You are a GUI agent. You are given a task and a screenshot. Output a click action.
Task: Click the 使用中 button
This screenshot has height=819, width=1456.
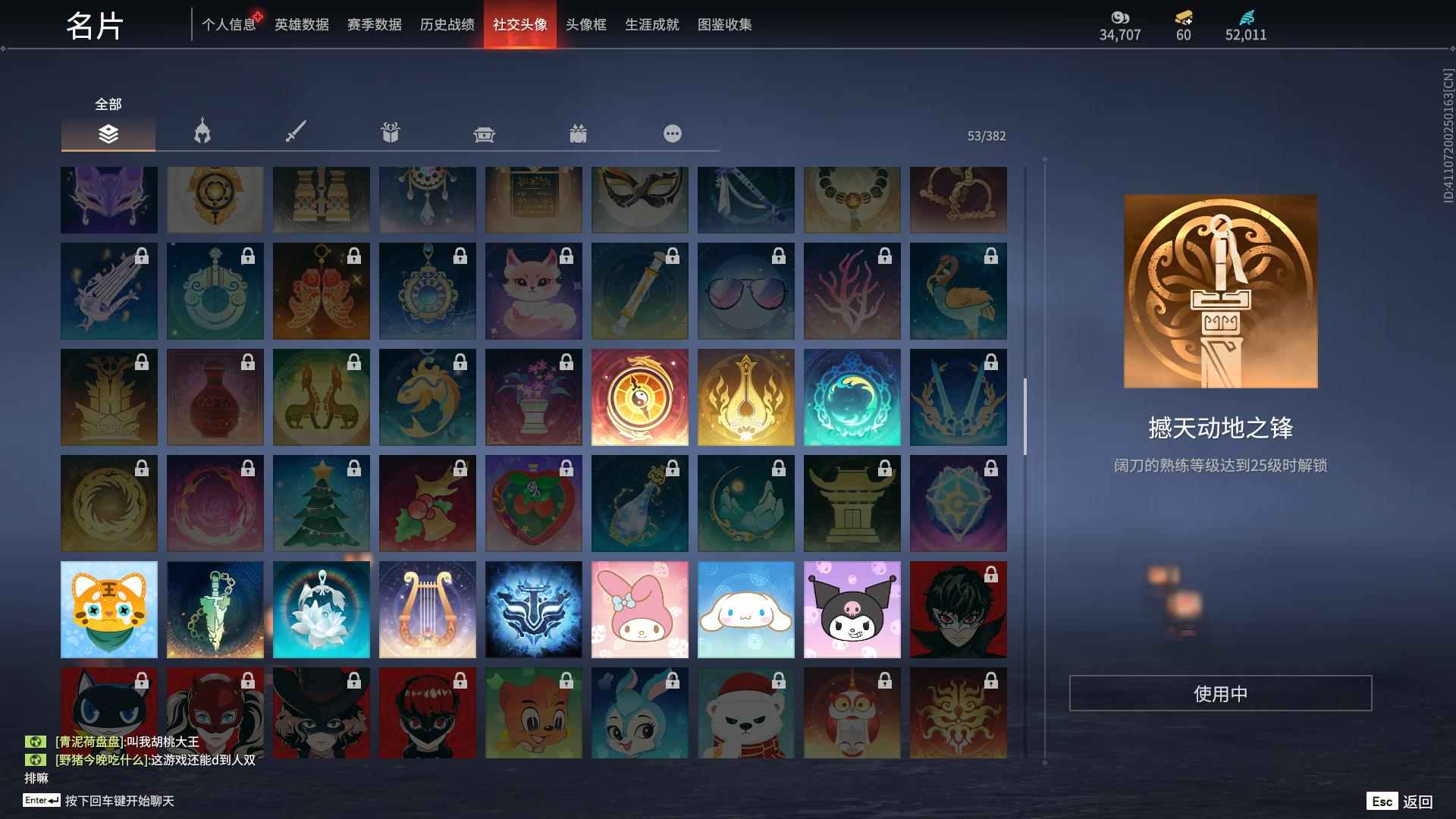(x=1222, y=692)
